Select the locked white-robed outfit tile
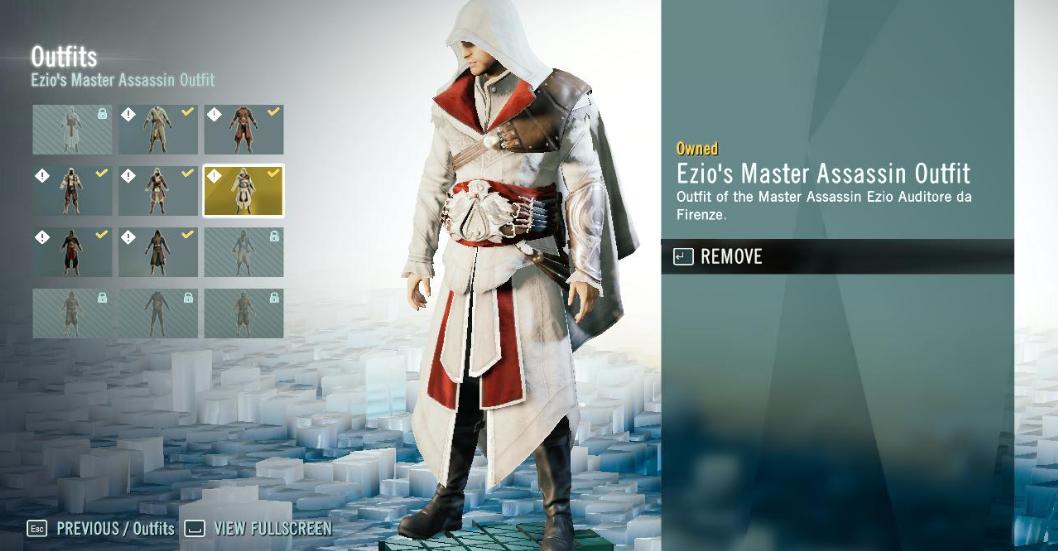 point(72,129)
